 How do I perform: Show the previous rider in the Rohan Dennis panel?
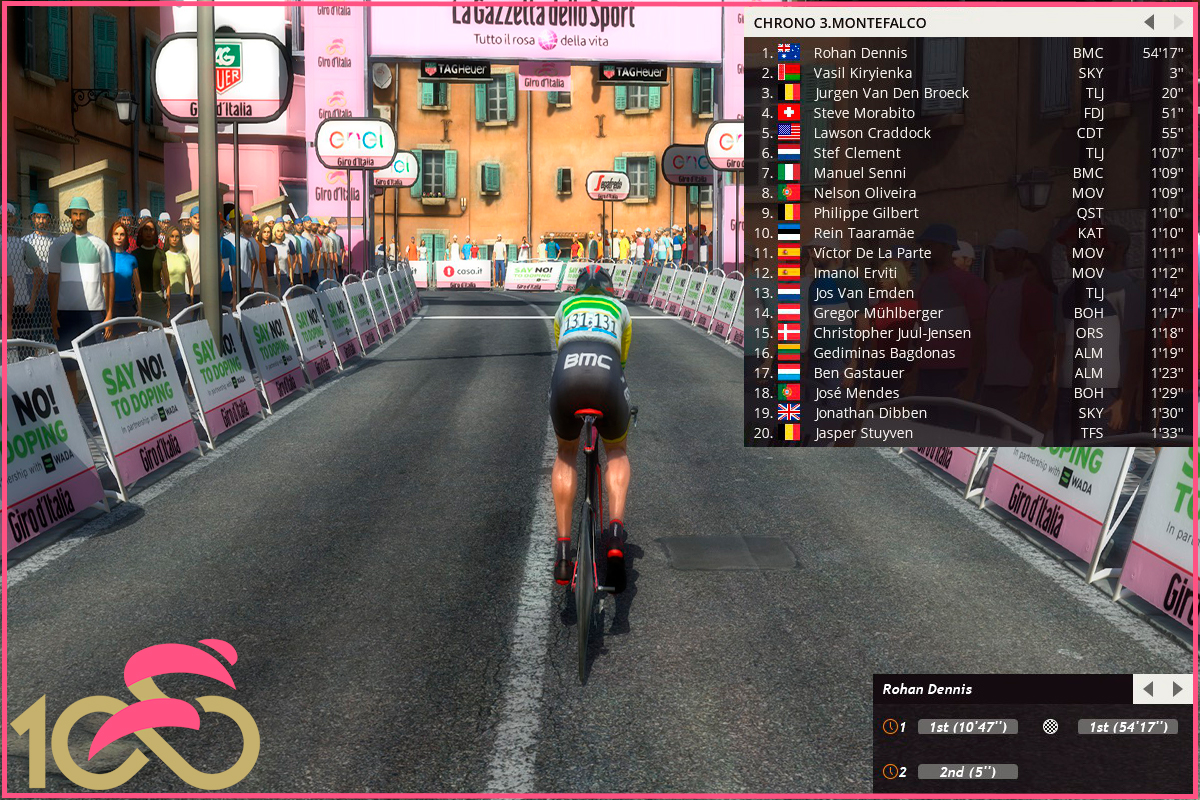[1148, 689]
